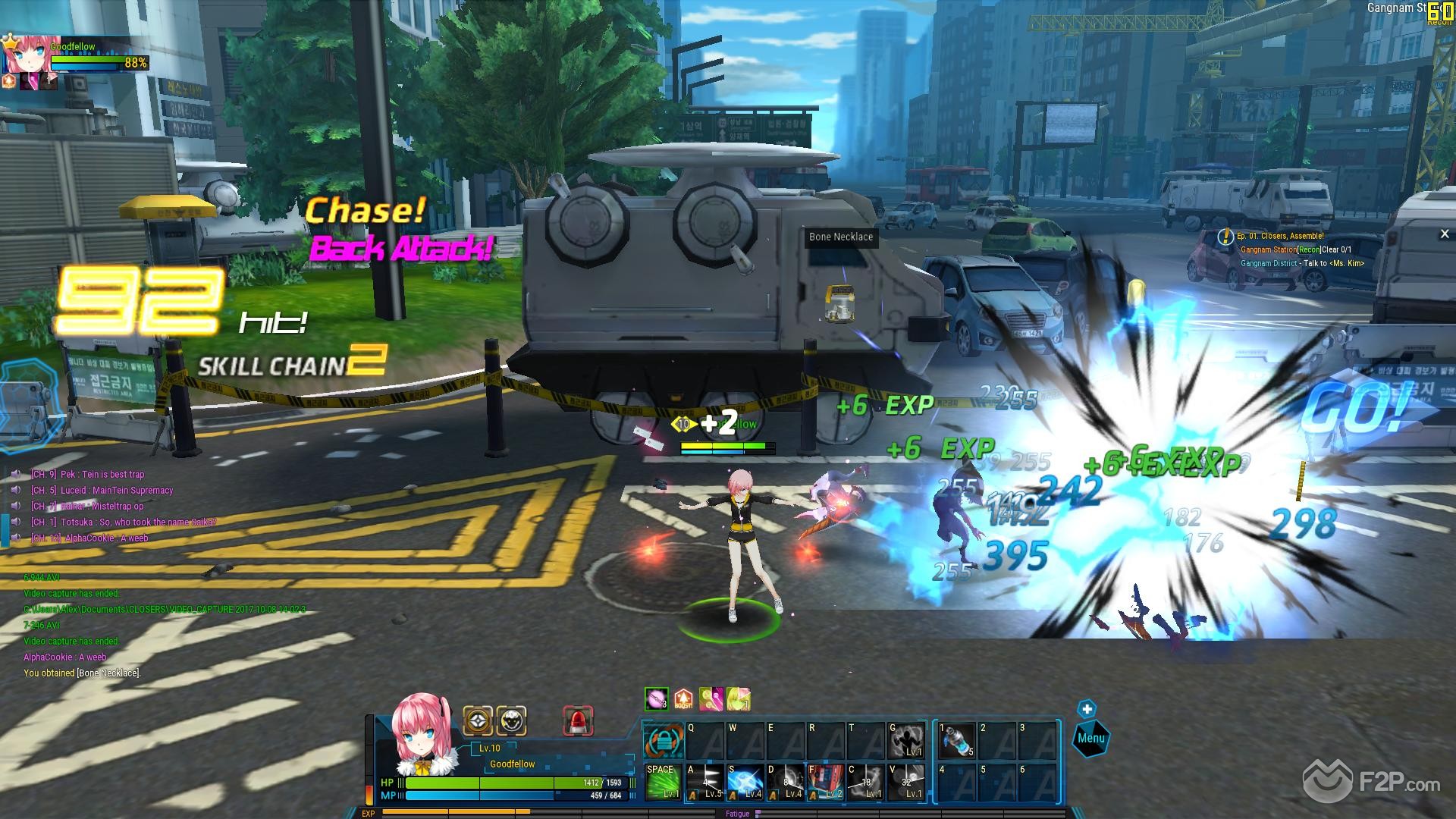Activate the C-key skill icon
The width and height of the screenshot is (1456, 819).
pos(865,782)
